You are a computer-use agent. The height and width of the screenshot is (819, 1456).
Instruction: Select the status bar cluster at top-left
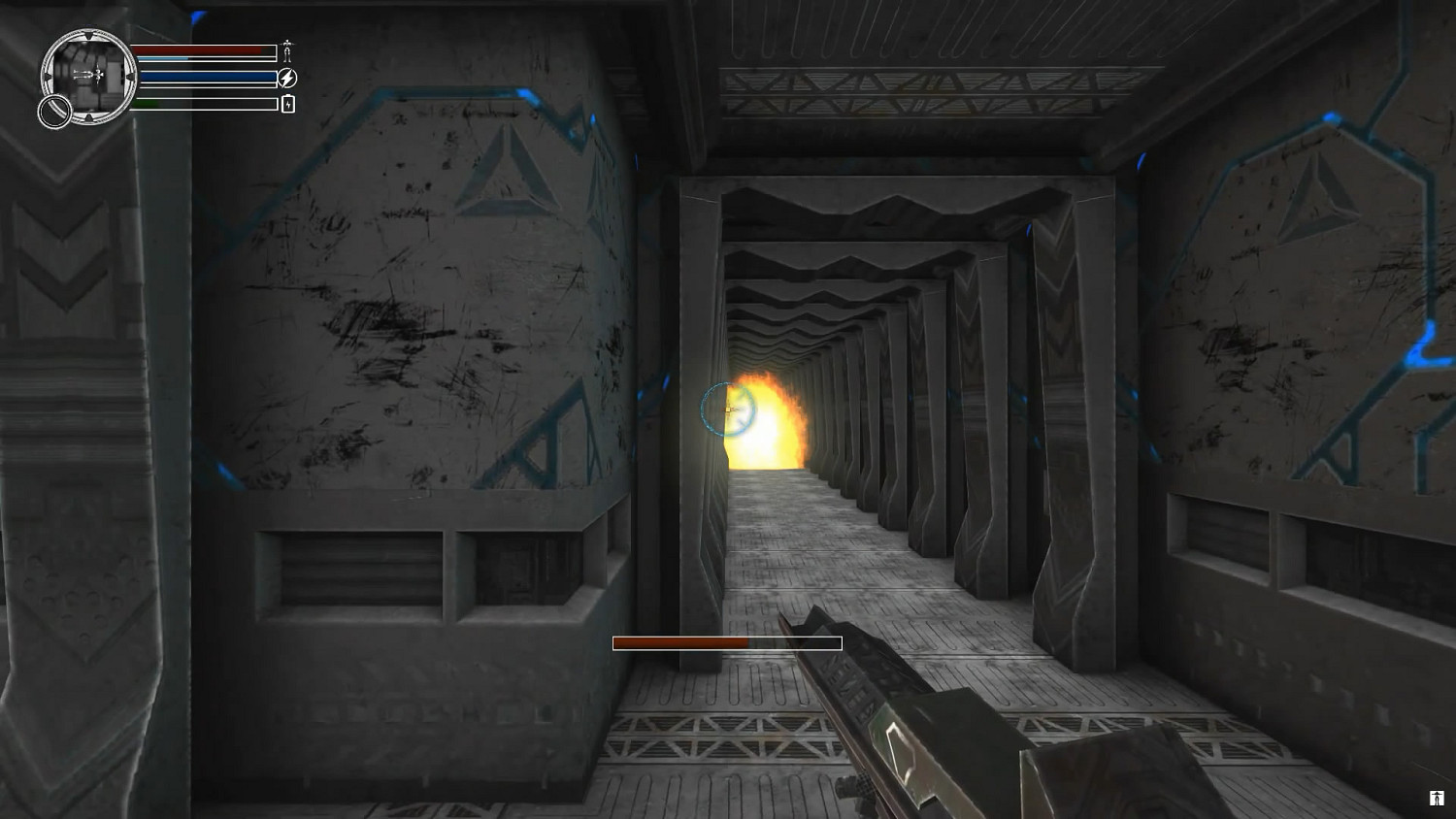(x=204, y=76)
